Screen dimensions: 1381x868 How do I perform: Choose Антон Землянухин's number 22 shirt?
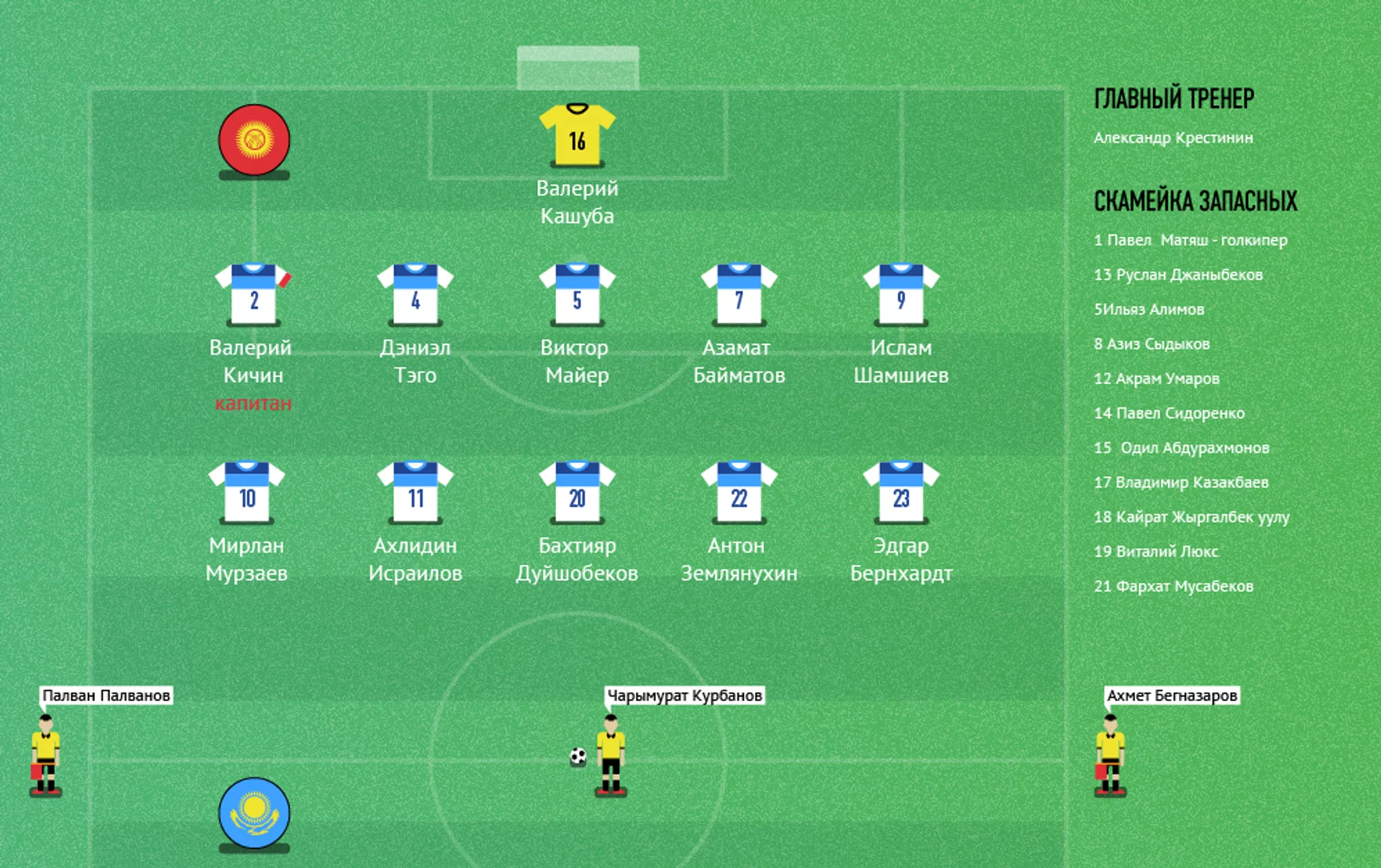pos(739,493)
